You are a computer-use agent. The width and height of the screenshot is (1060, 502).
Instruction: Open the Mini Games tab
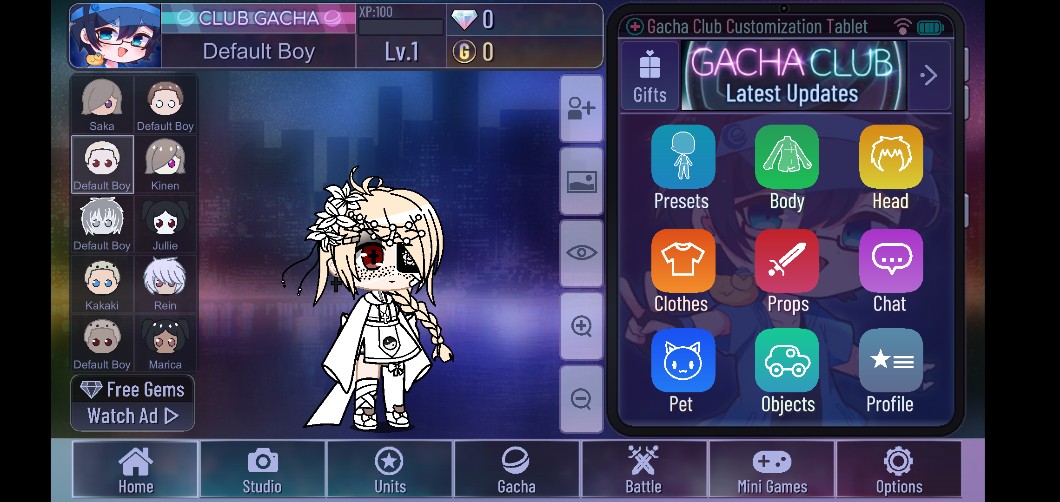[x=771, y=469]
